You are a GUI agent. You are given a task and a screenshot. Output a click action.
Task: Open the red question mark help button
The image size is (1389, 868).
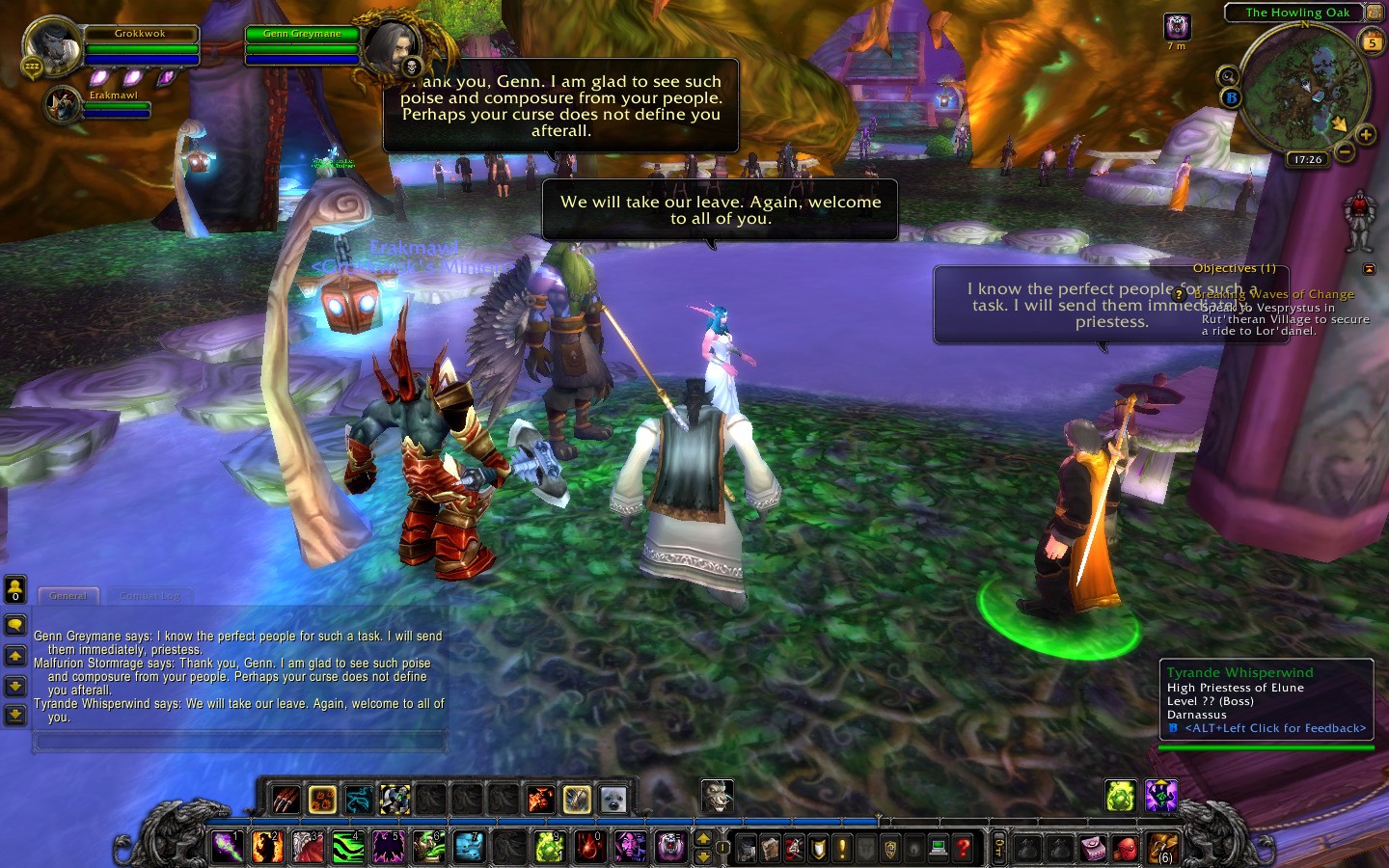962,848
